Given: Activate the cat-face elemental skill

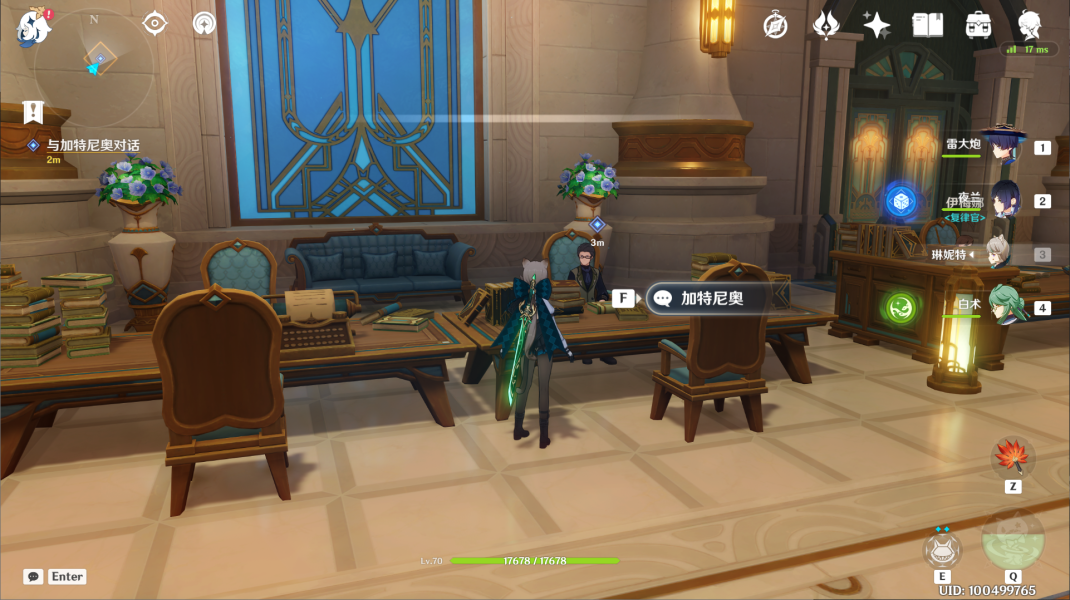Looking at the screenshot, I should coord(942,549).
